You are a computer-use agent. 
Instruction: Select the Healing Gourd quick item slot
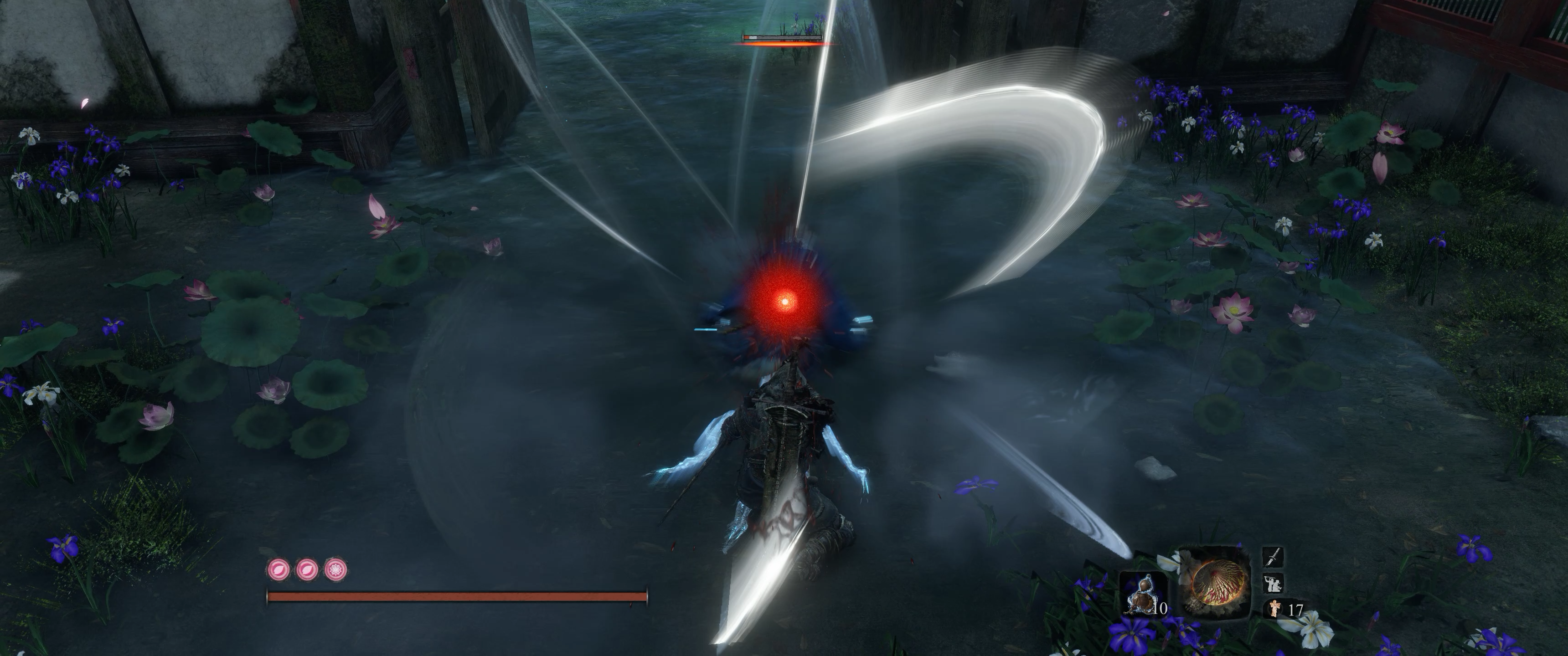click(1143, 593)
